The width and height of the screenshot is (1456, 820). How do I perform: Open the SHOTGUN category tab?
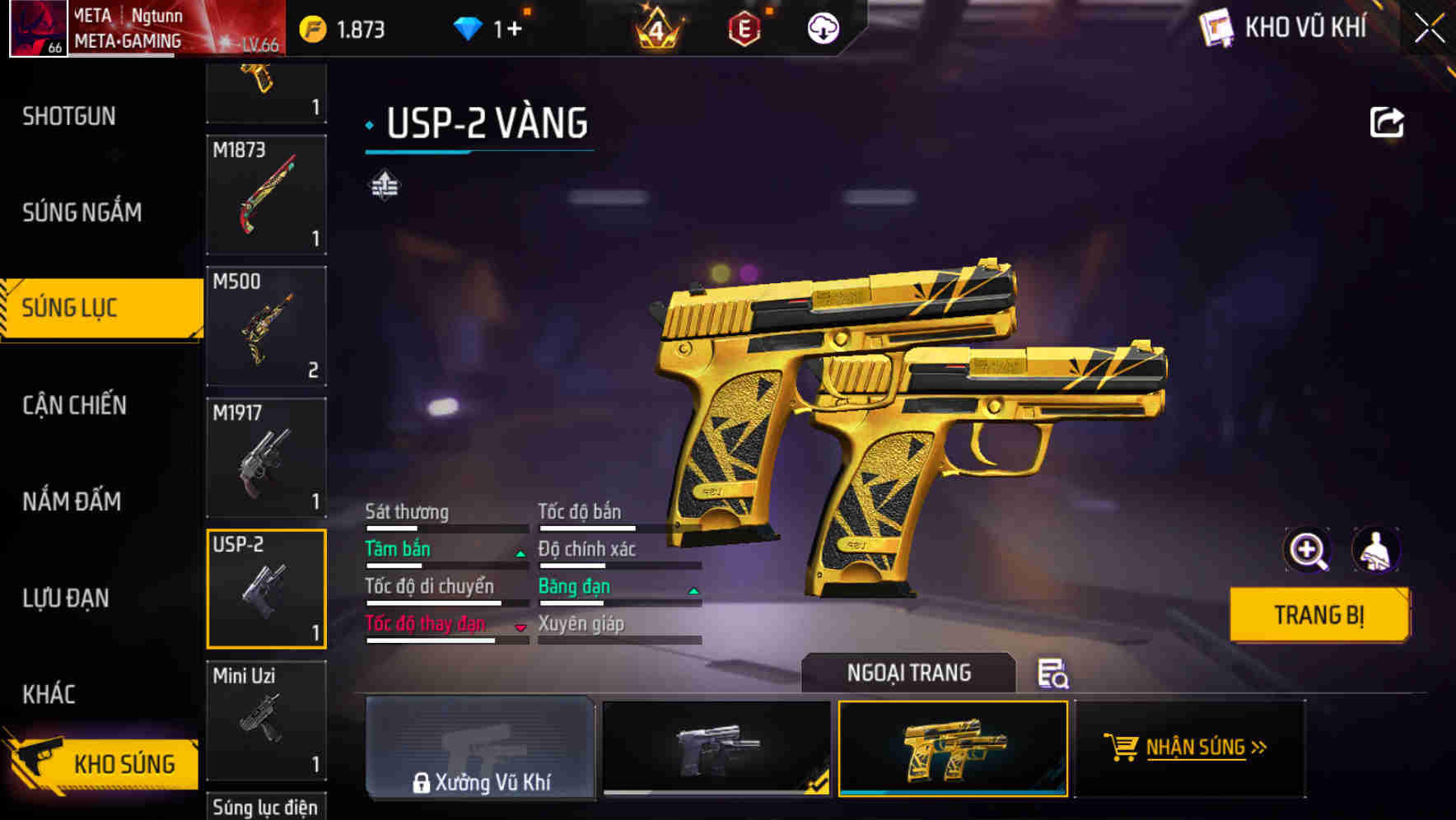coord(68,115)
